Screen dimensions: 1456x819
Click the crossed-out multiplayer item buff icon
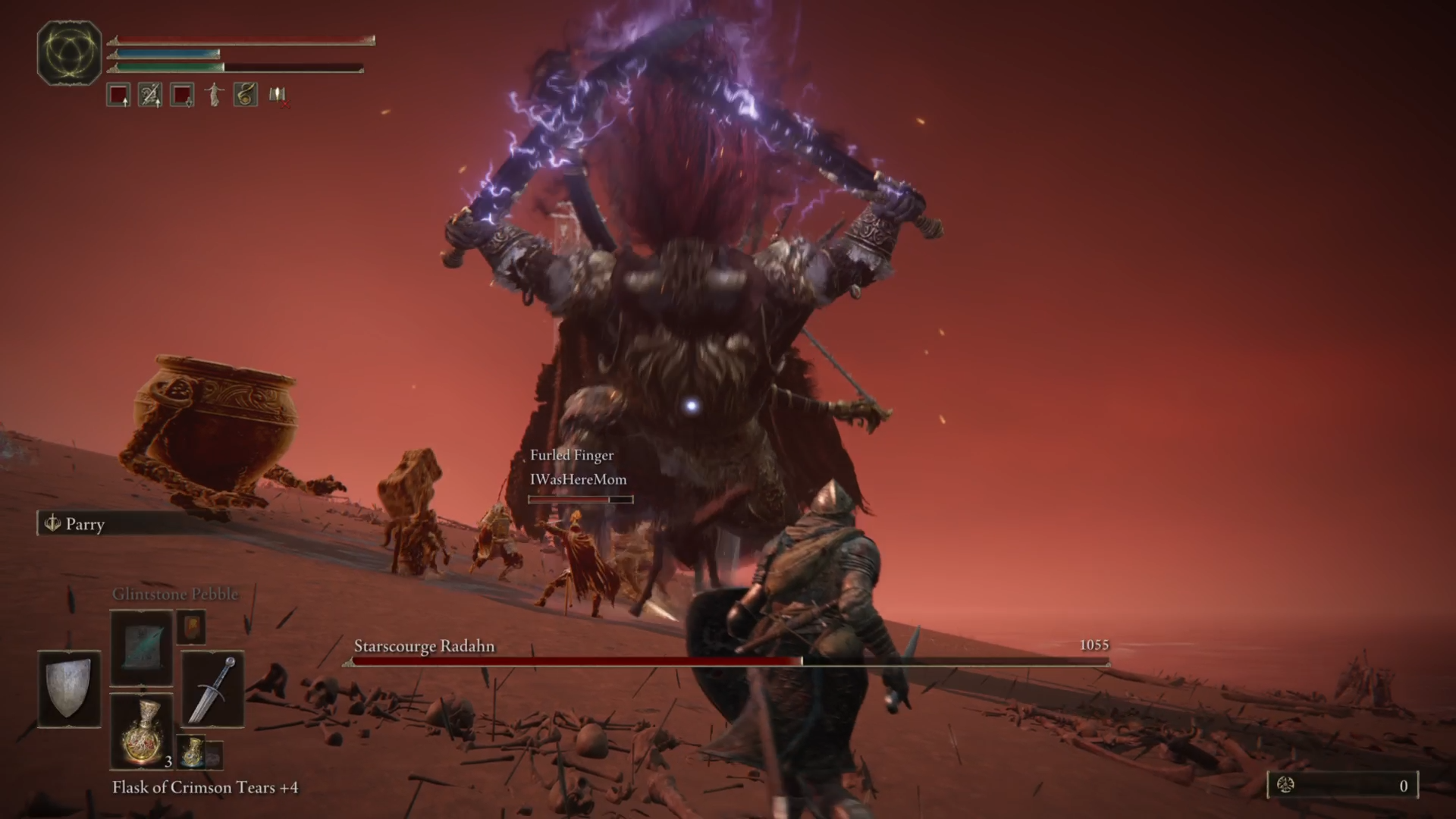(x=278, y=95)
